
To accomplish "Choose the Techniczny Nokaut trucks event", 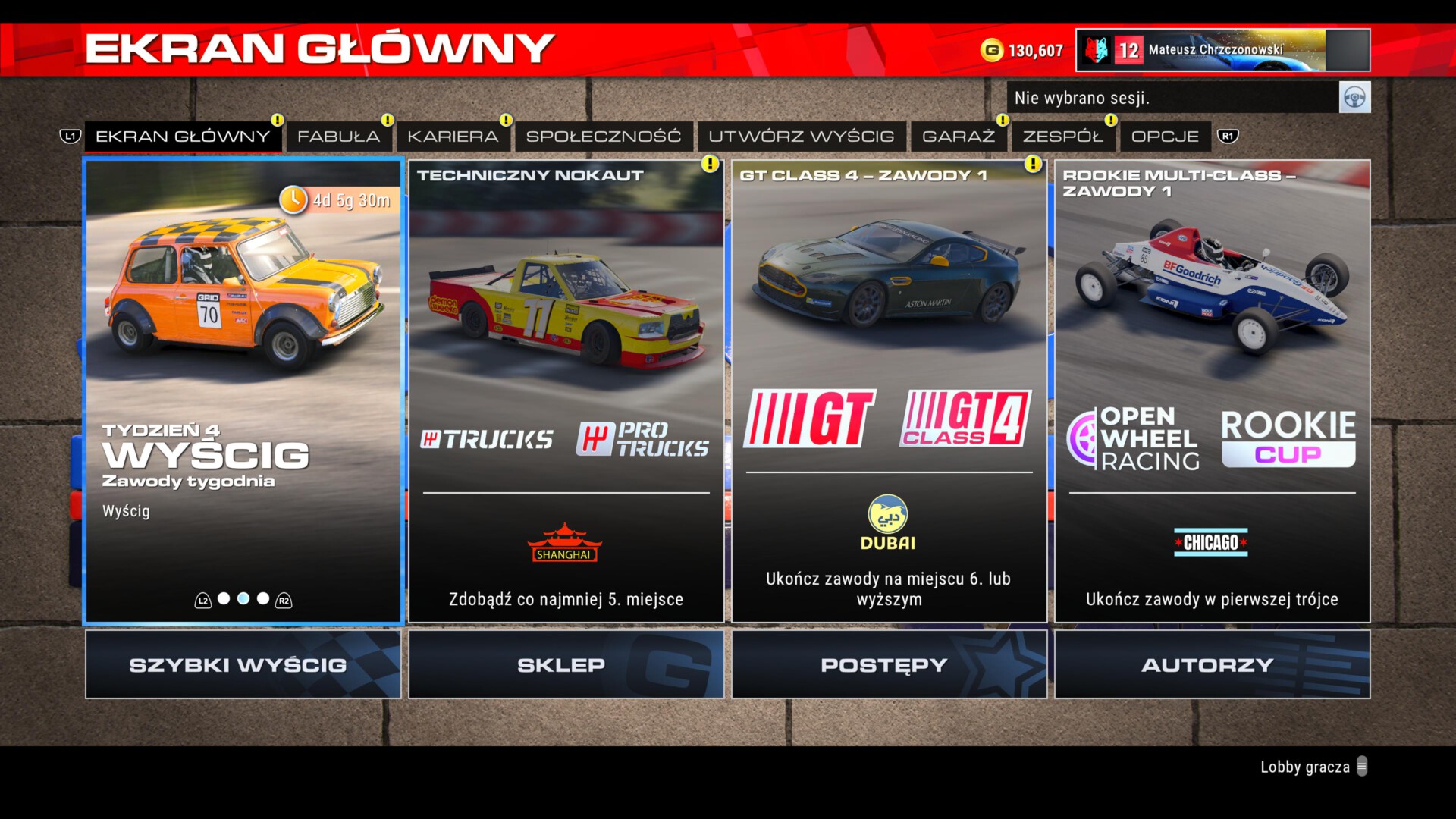I will point(566,391).
